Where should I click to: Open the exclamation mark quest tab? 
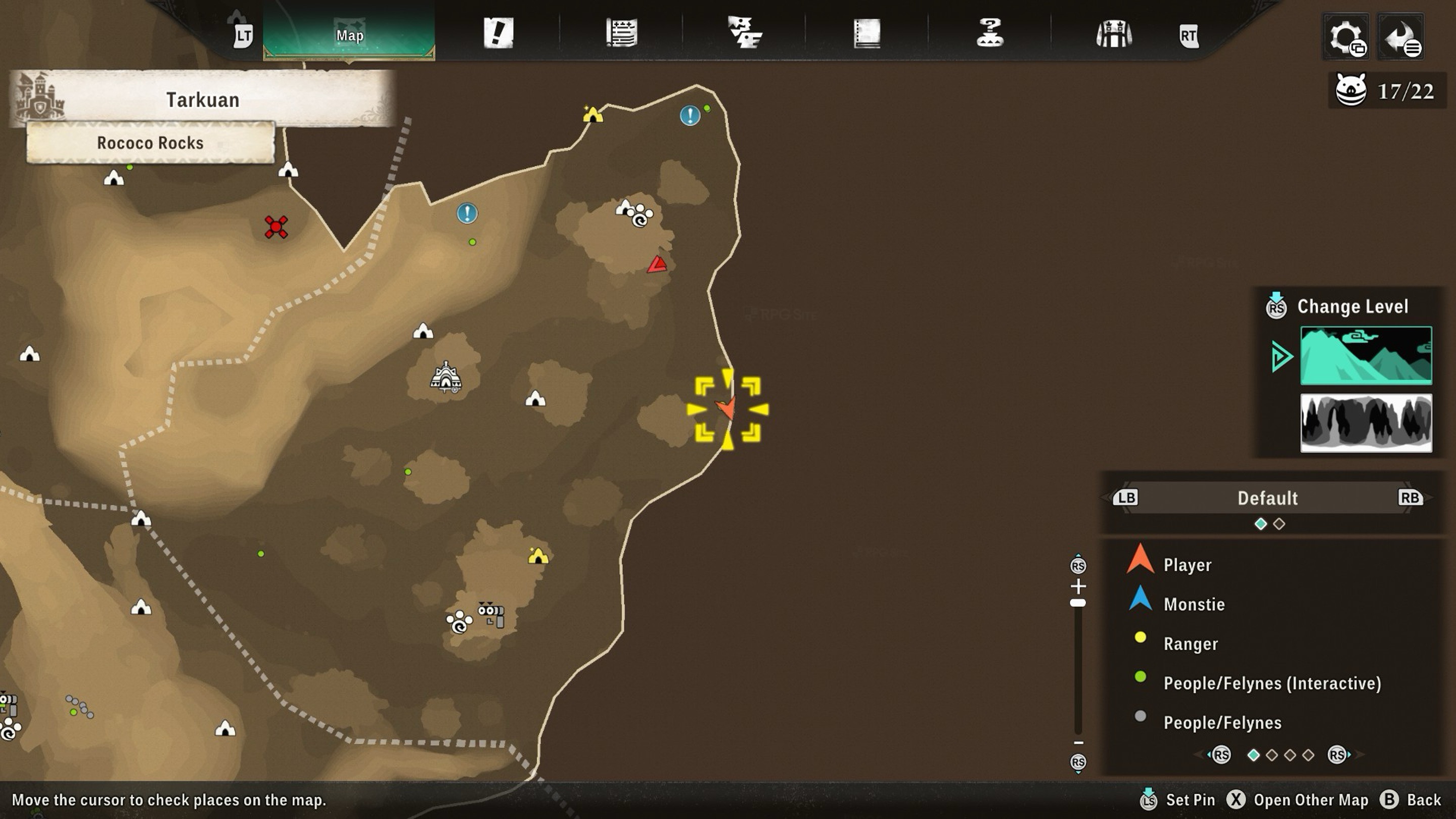(x=498, y=33)
